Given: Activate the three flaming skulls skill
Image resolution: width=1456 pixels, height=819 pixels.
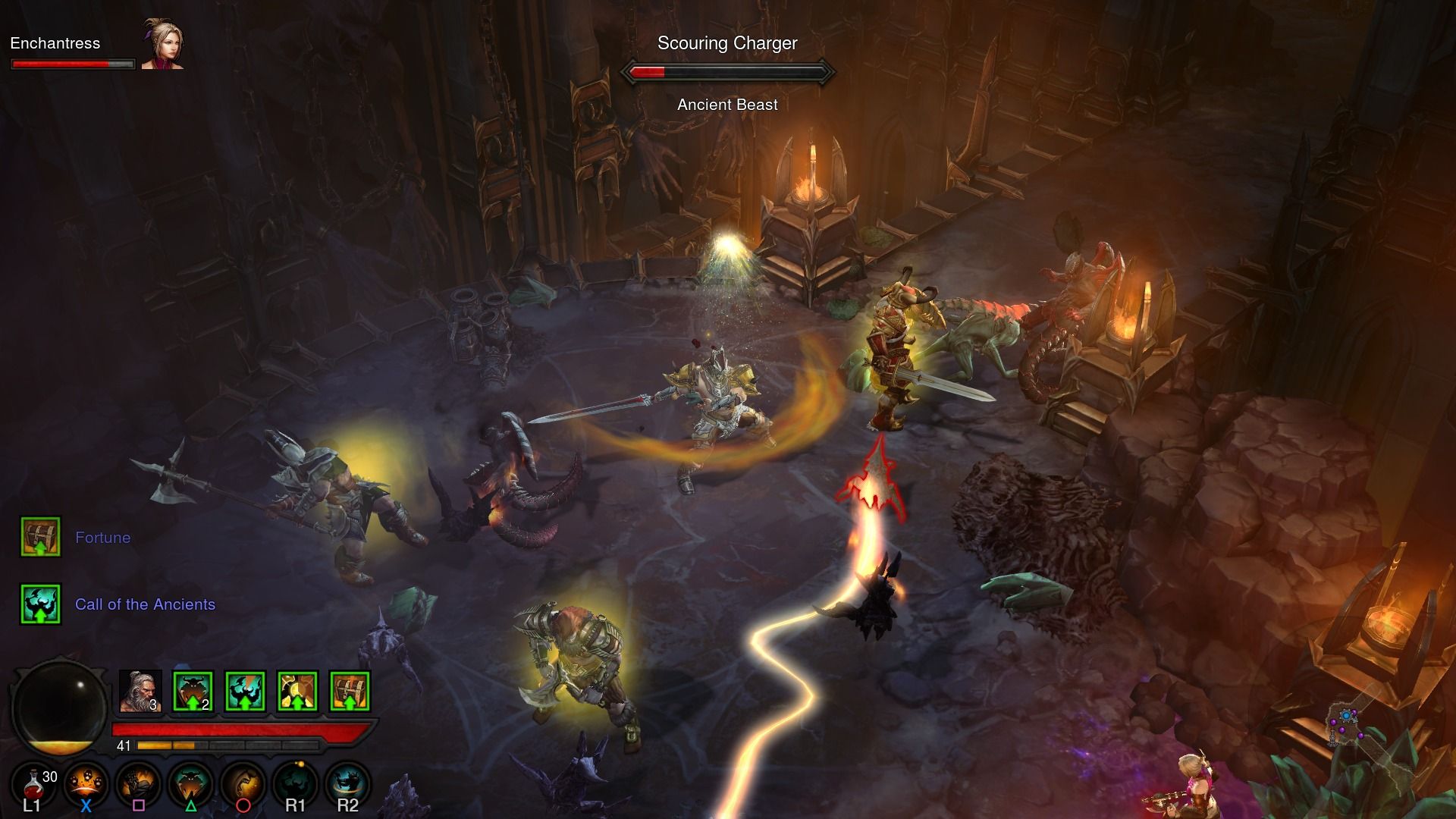Looking at the screenshot, I should [x=86, y=785].
